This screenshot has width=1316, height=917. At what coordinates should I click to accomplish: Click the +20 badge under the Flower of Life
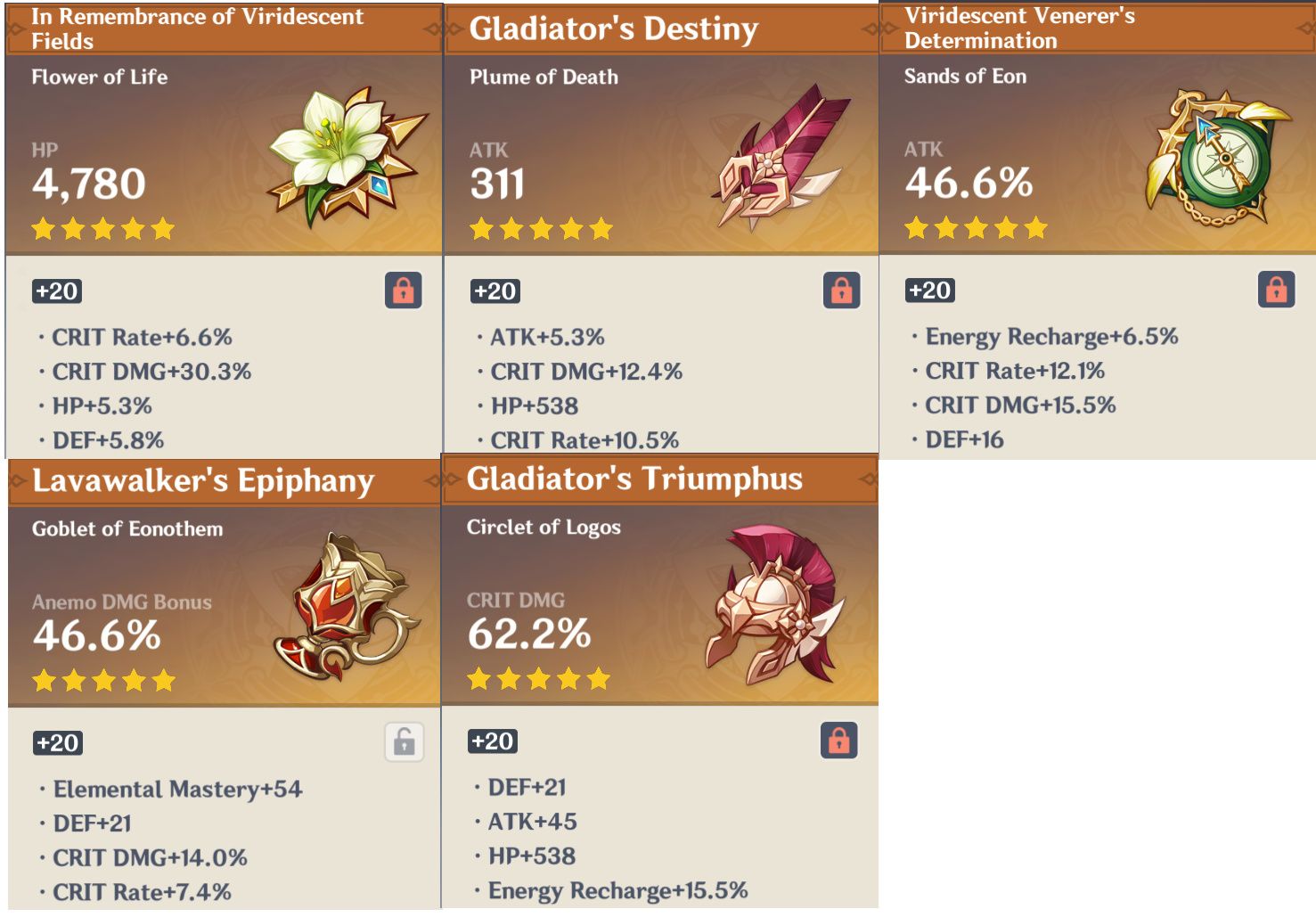[56, 291]
